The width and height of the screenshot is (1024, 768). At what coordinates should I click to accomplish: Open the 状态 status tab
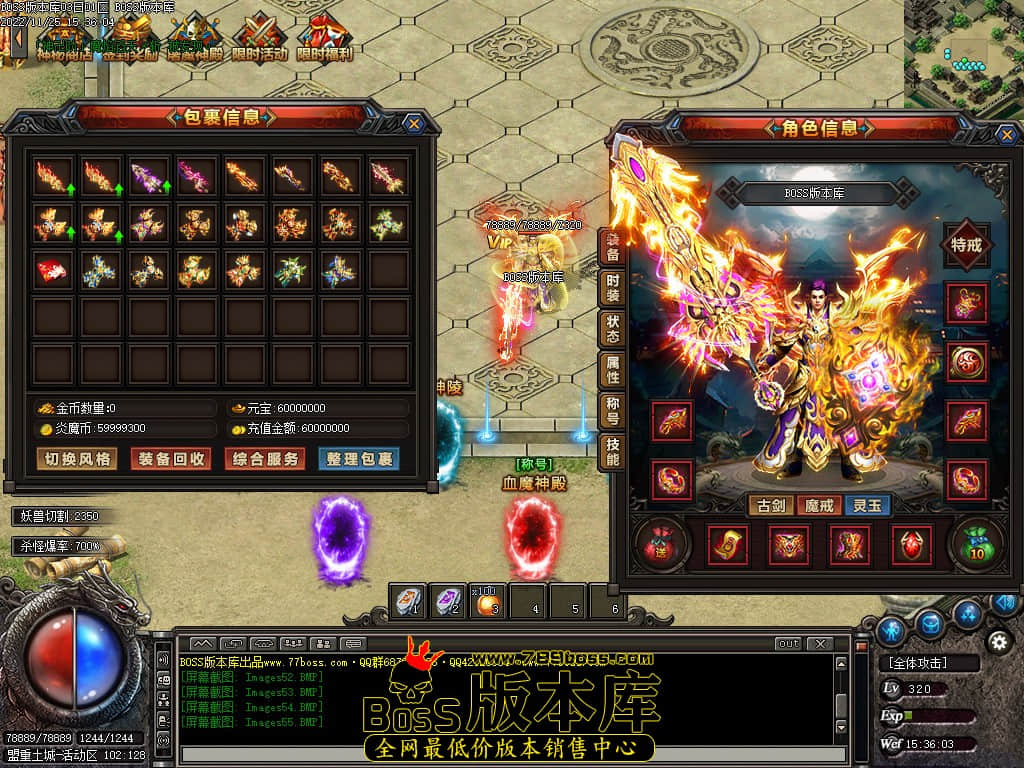coord(612,329)
